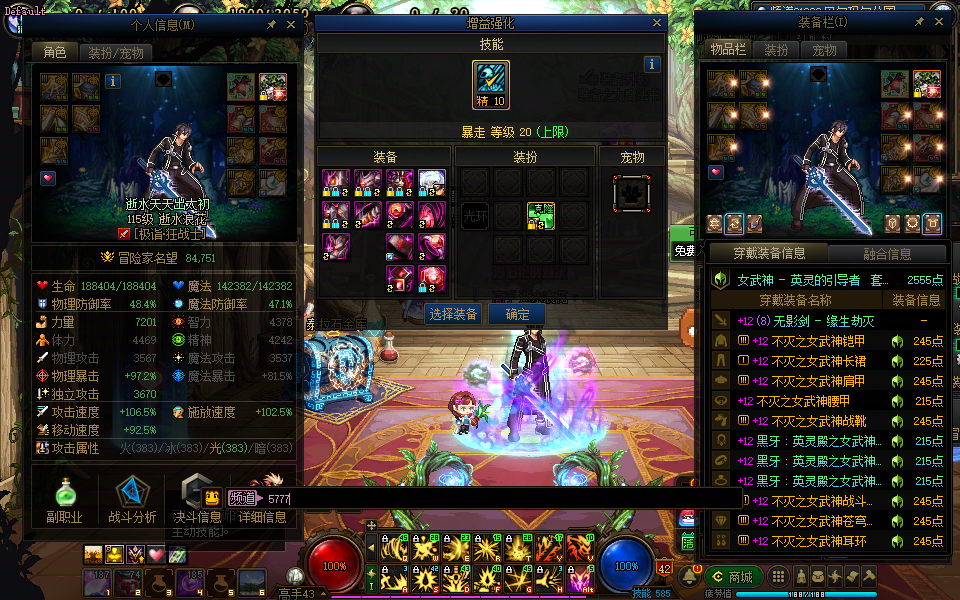Select the pet paw slot under 宠物
Screen dimensions: 960x600
(x=632, y=193)
